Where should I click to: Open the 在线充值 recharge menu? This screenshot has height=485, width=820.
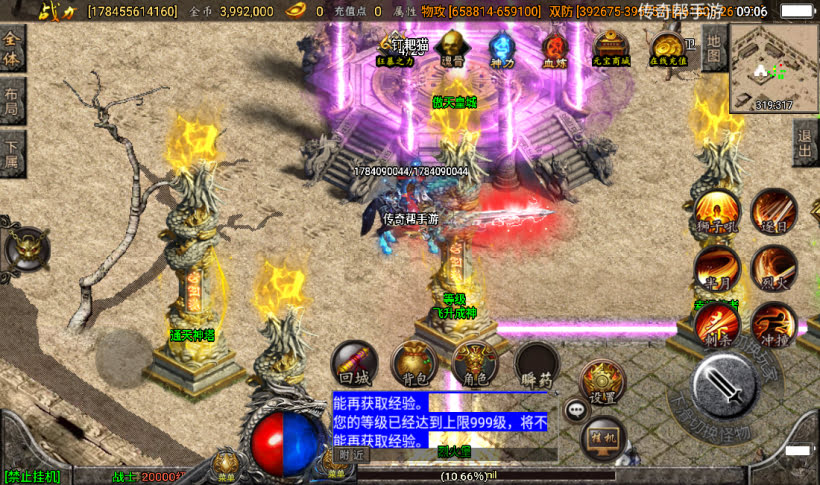pos(666,47)
